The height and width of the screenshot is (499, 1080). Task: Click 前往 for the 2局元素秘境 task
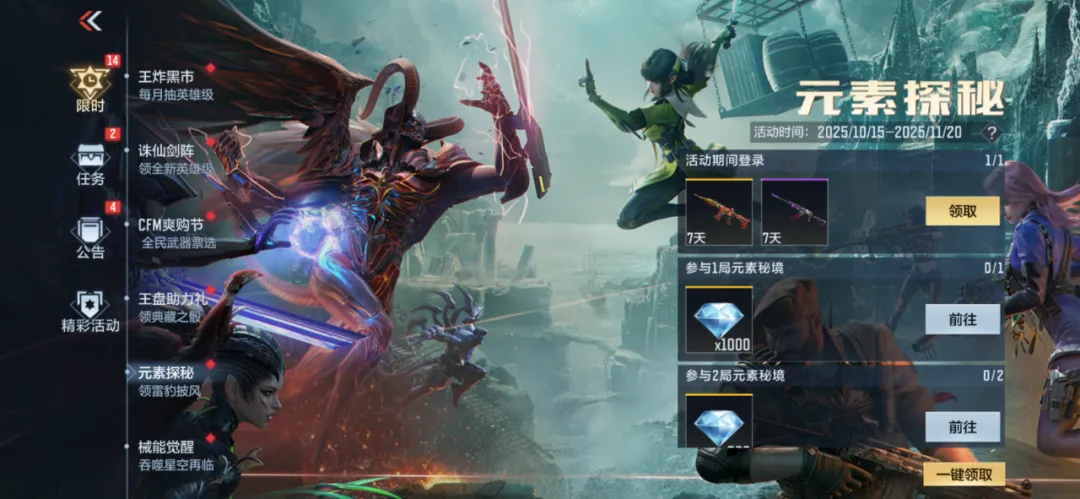(962, 426)
